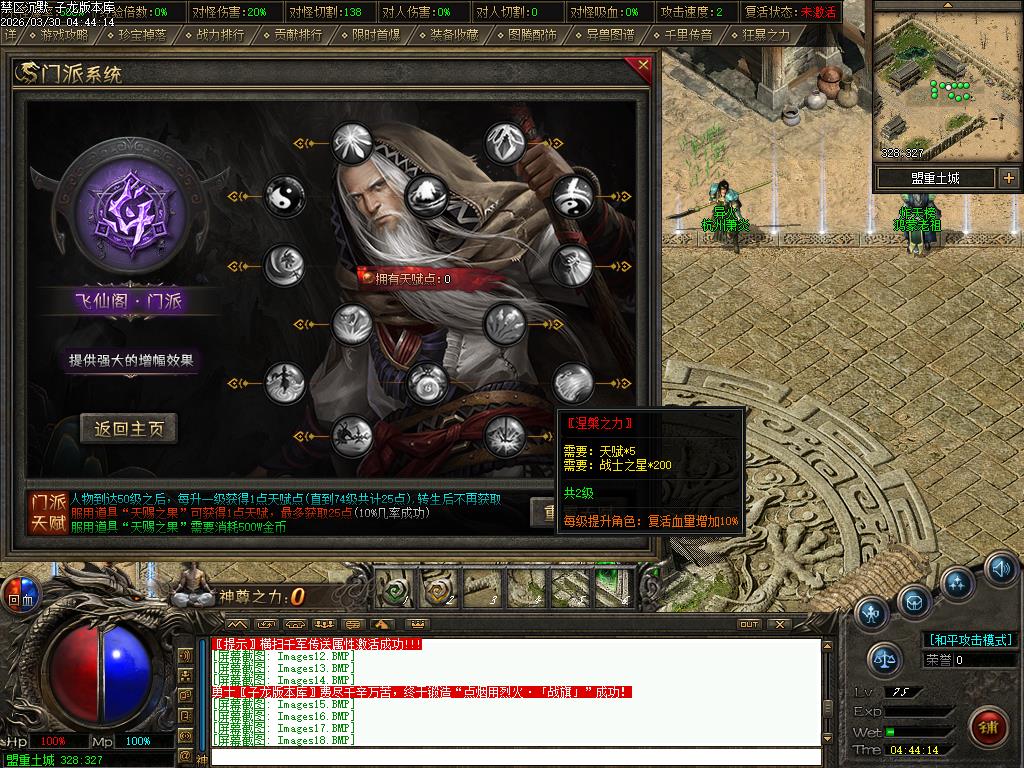Select the yin-yang talent node on the left
This screenshot has height=768, width=1024.
pyautogui.click(x=284, y=197)
